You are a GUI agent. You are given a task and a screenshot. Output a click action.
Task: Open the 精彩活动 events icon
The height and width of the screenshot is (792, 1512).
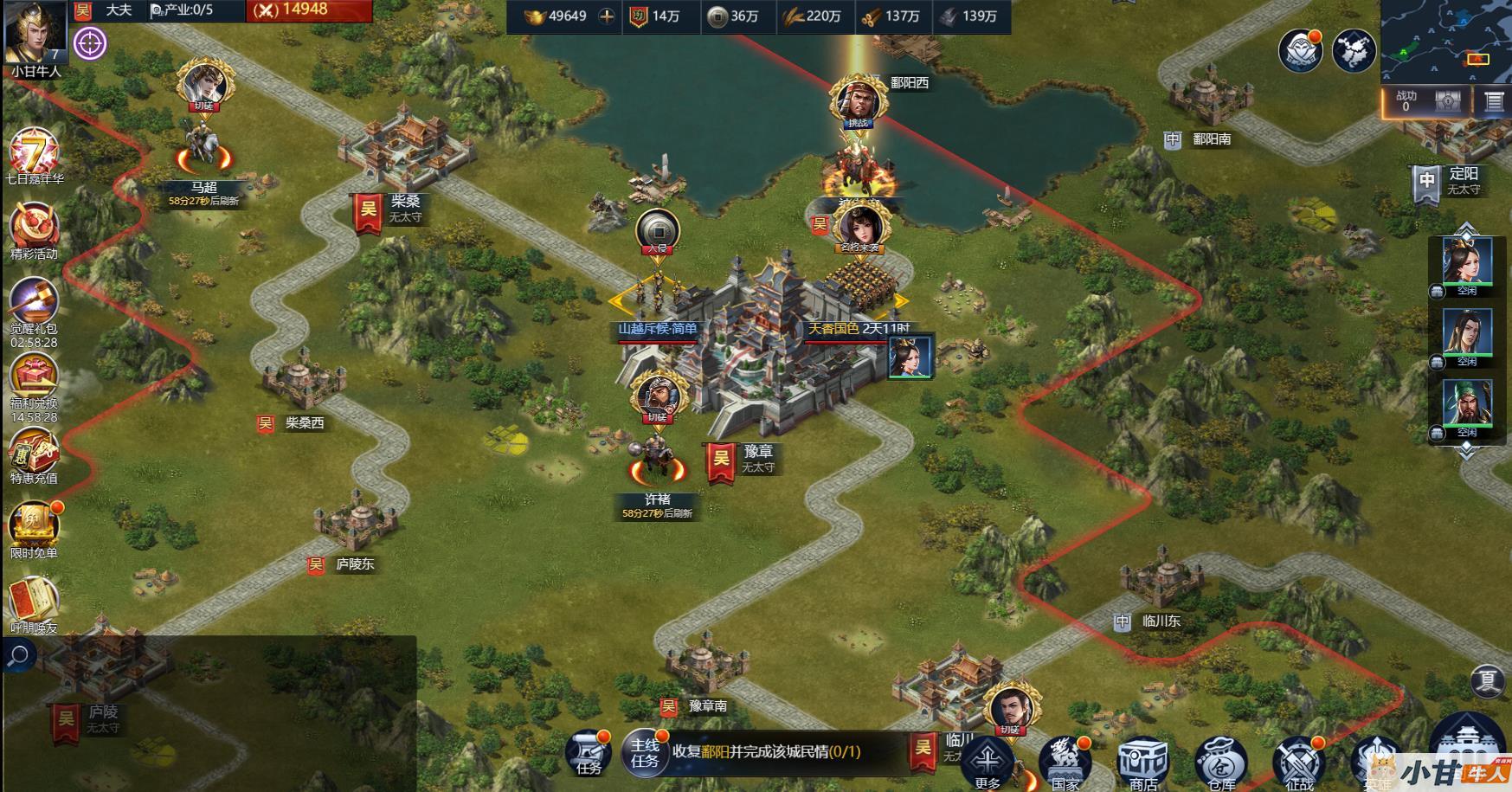click(x=34, y=229)
